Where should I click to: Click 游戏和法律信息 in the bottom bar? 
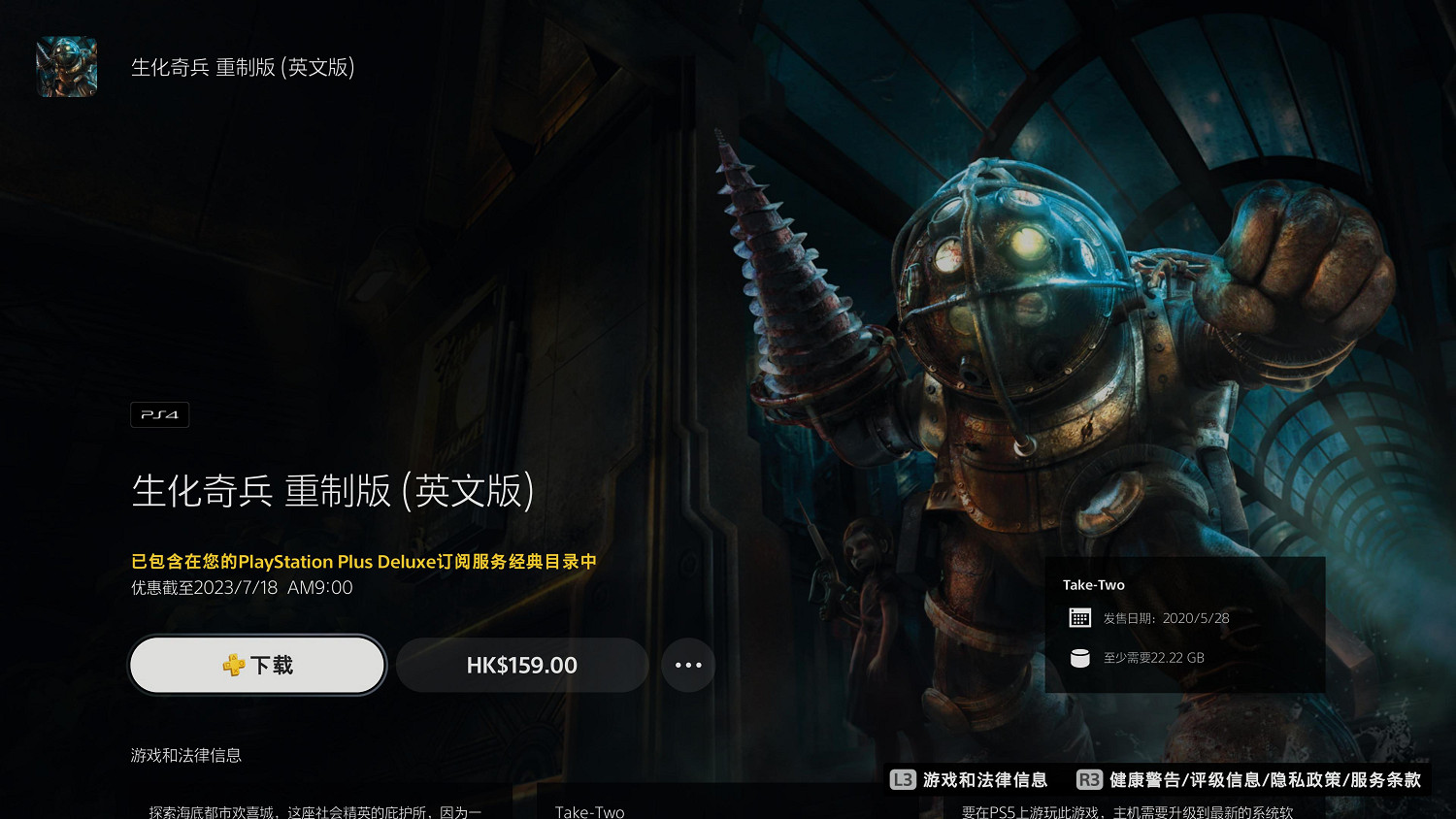tap(985, 779)
